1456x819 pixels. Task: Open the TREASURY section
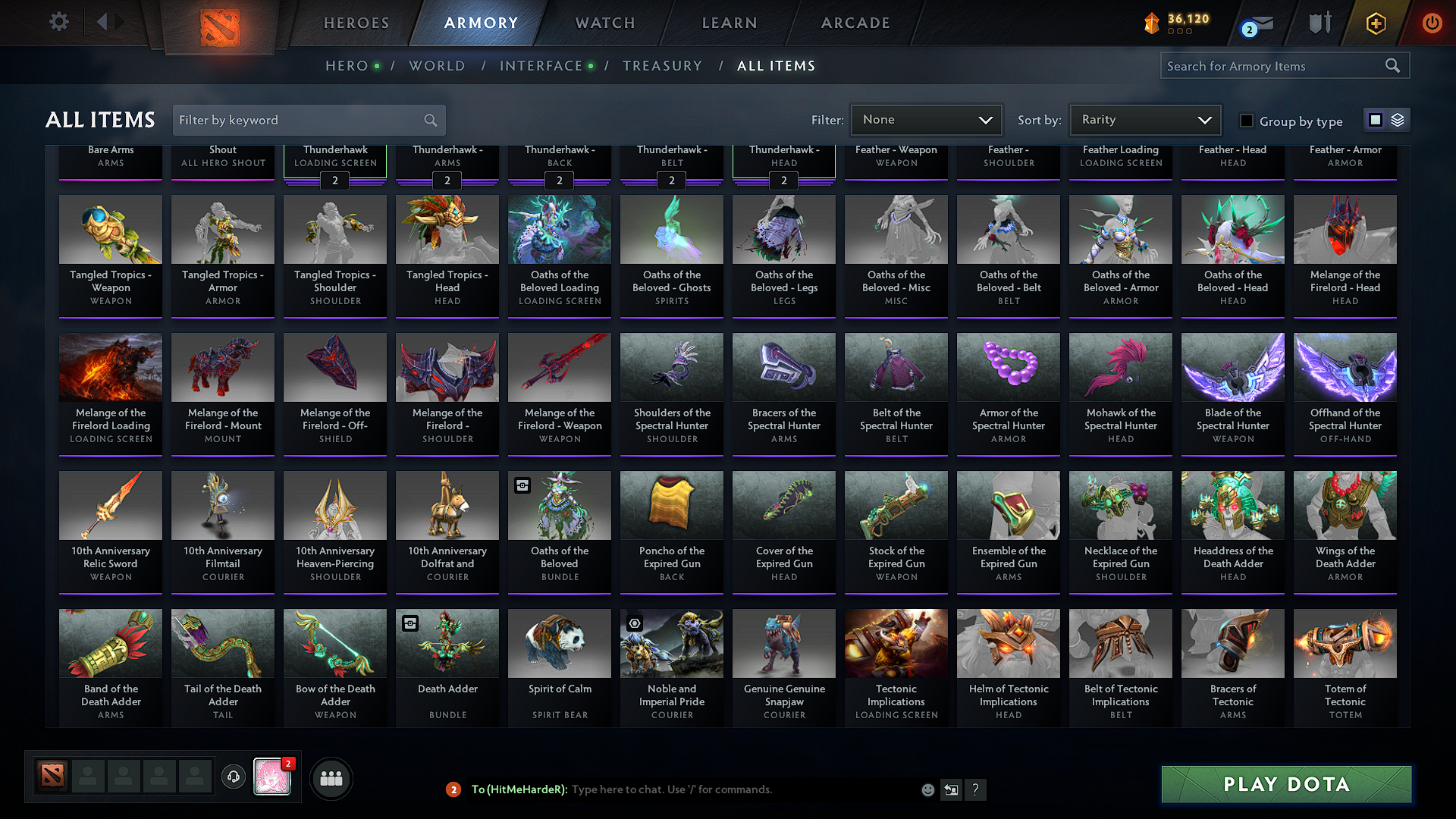pyautogui.click(x=662, y=66)
